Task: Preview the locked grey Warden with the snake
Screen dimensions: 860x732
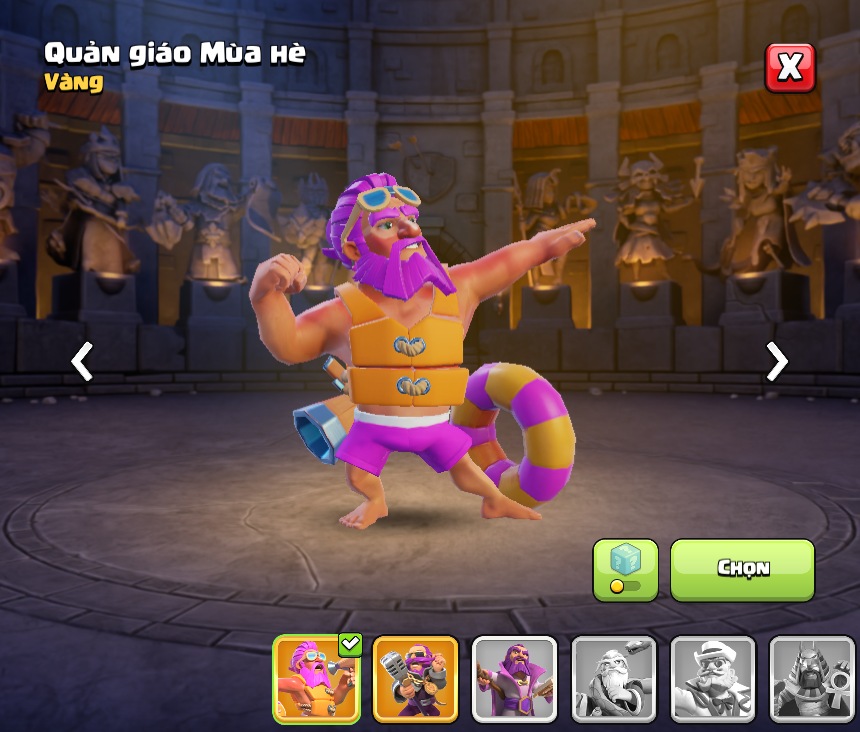Action: coord(613,679)
